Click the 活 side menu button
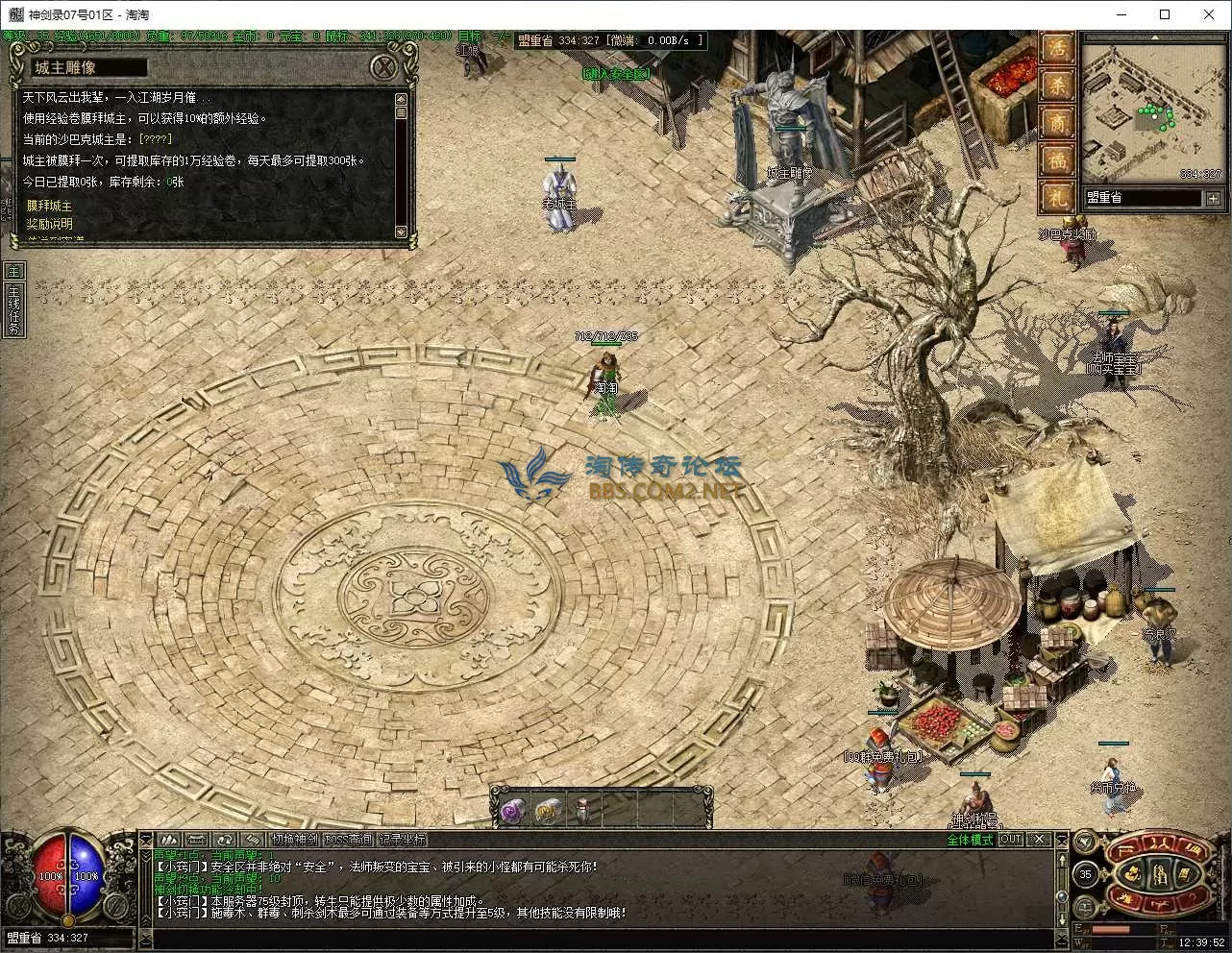Image resolution: width=1232 pixels, height=953 pixels. tap(1057, 48)
